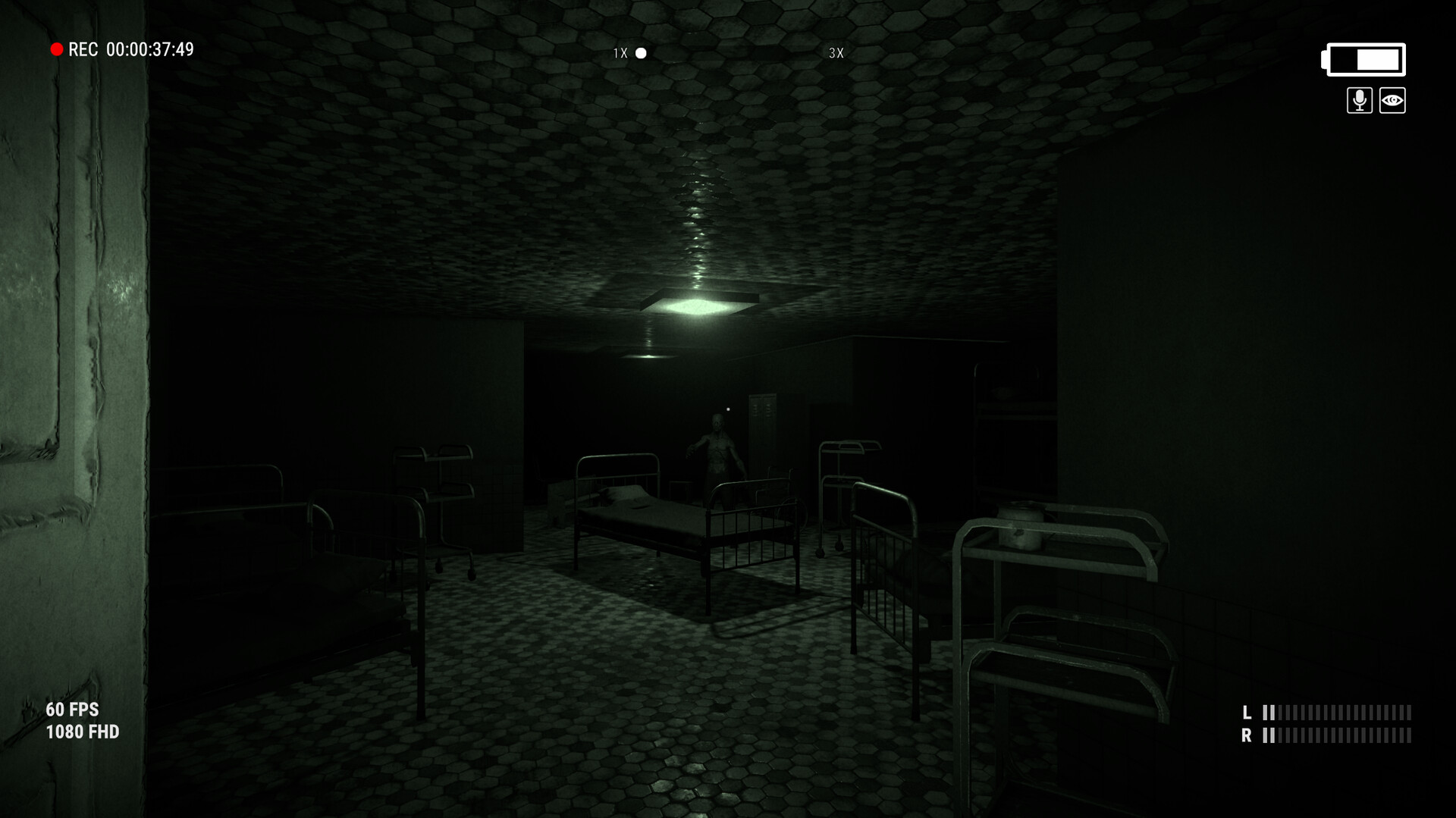Click the R label beside right meter
Screen dimensions: 1456x818
pyautogui.click(x=1246, y=734)
